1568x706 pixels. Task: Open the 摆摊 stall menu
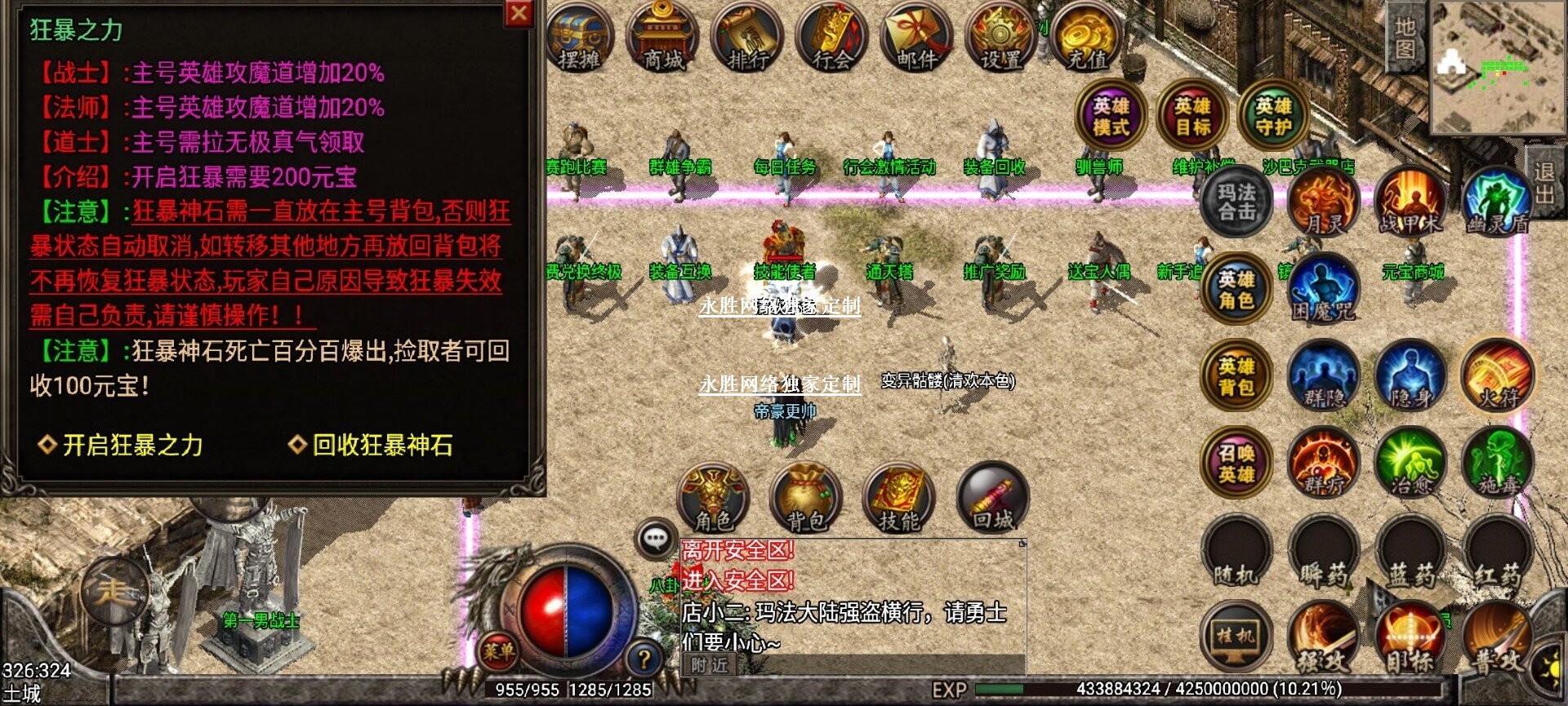click(x=579, y=38)
